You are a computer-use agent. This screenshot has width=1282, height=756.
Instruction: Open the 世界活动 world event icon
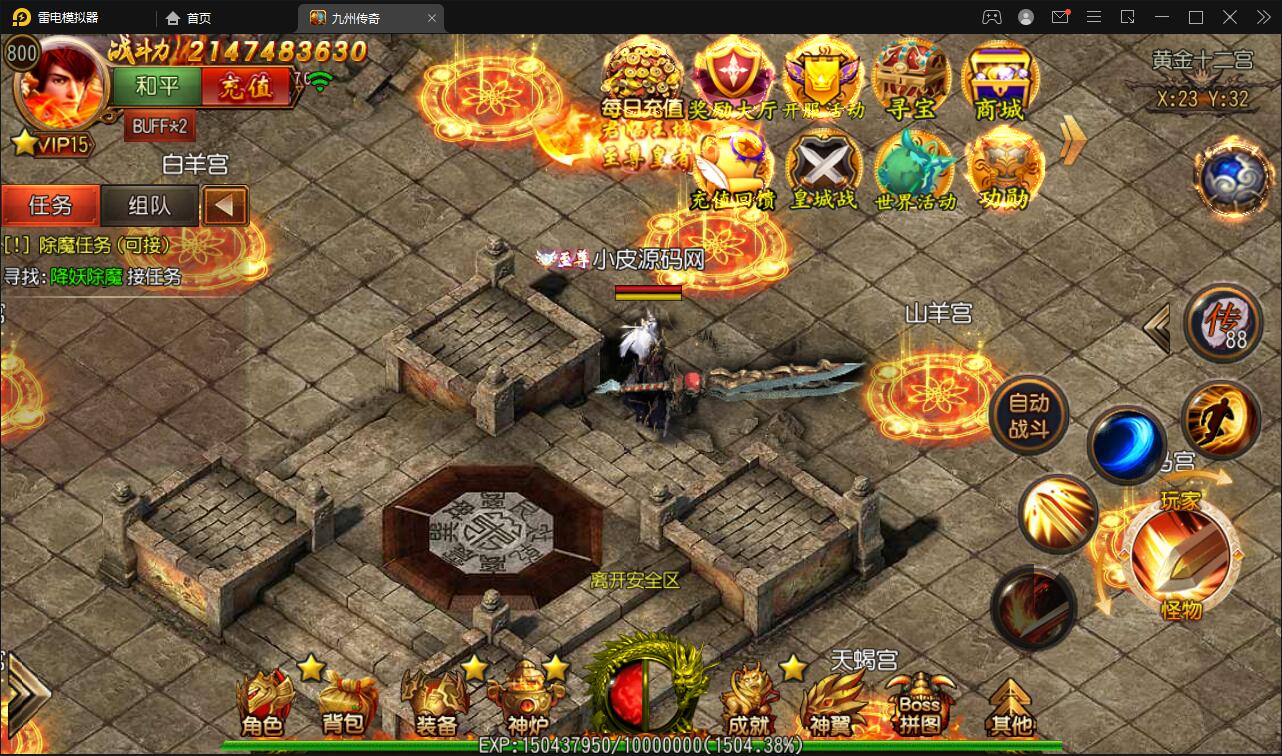click(914, 170)
